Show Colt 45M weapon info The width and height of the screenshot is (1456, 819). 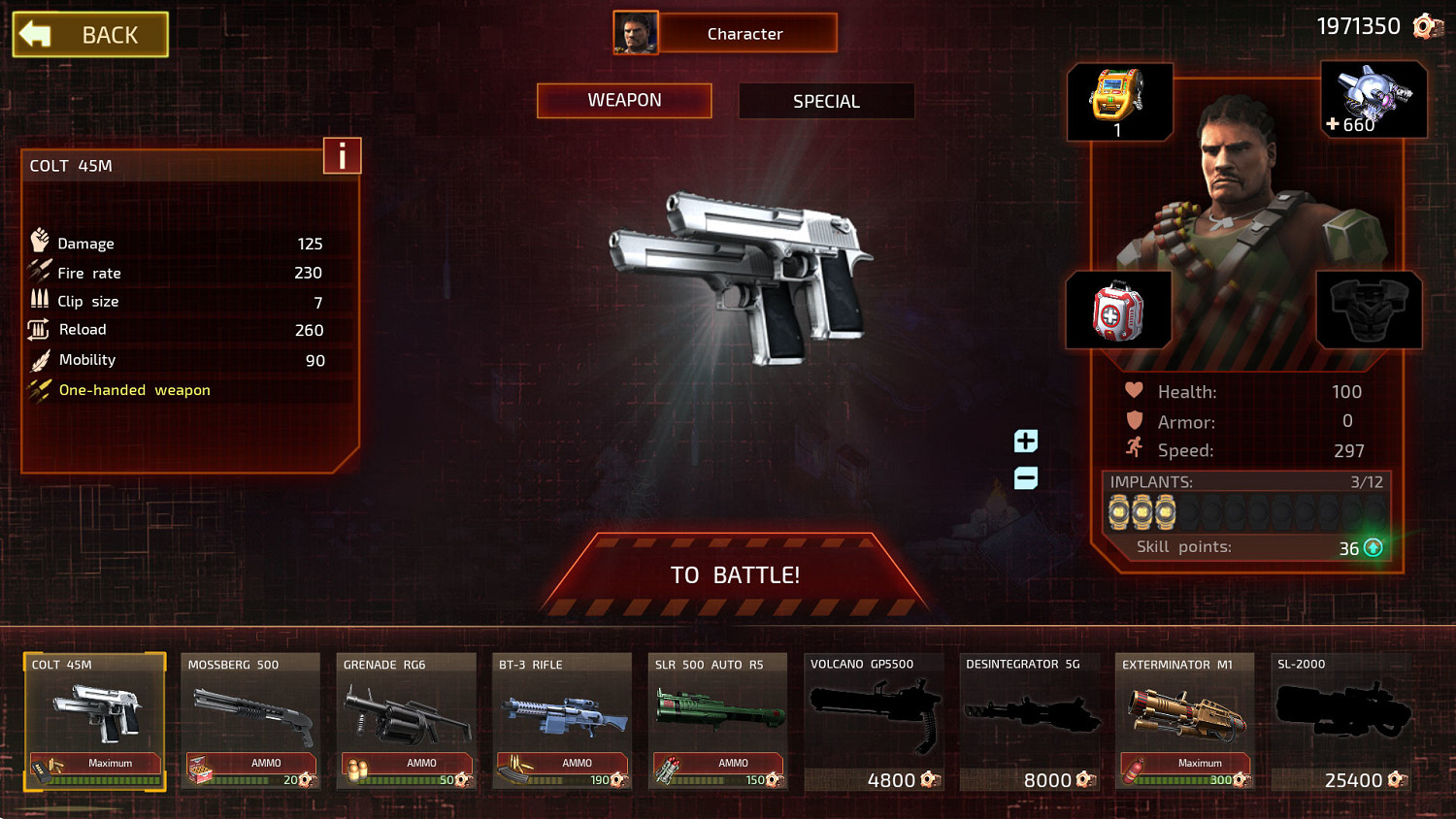(342, 156)
